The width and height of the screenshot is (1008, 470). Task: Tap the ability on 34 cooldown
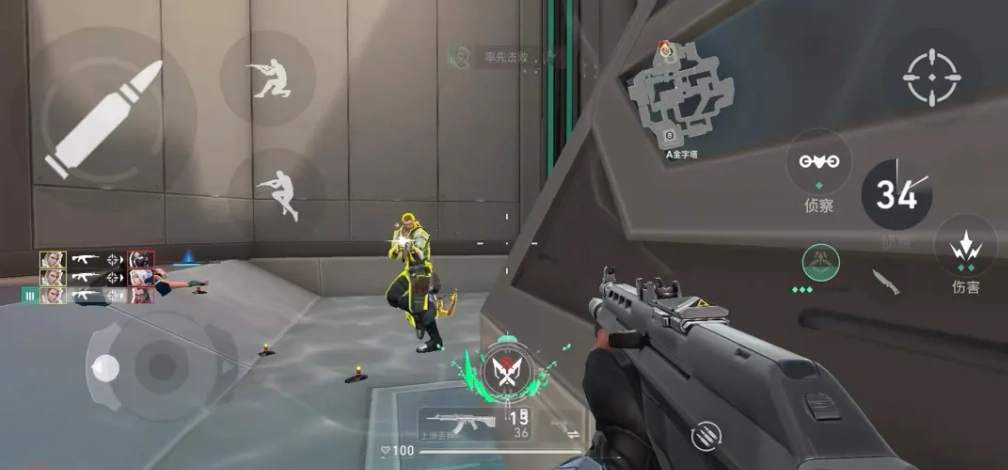(x=895, y=194)
